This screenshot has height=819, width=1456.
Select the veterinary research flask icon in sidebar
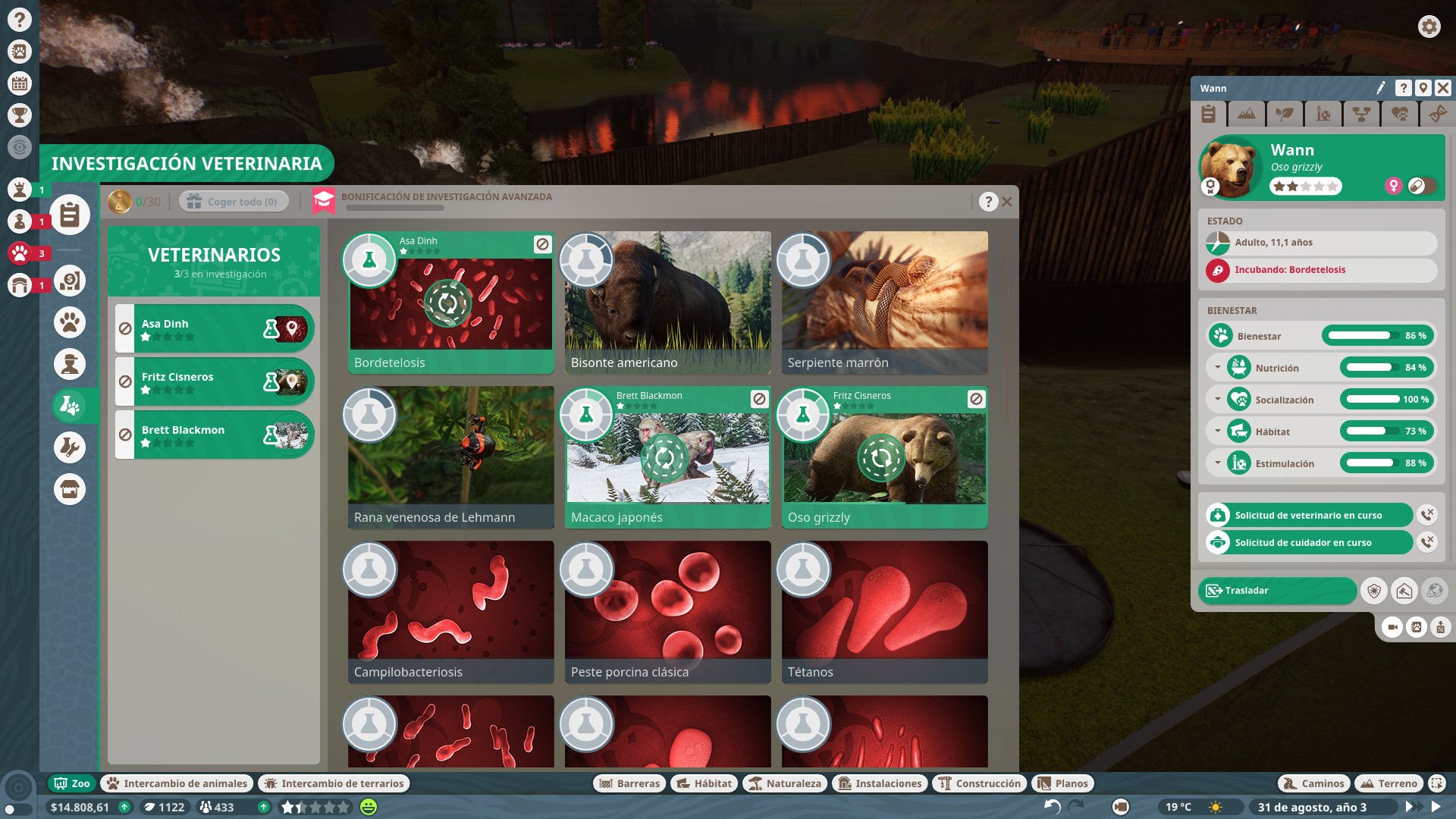[70, 404]
